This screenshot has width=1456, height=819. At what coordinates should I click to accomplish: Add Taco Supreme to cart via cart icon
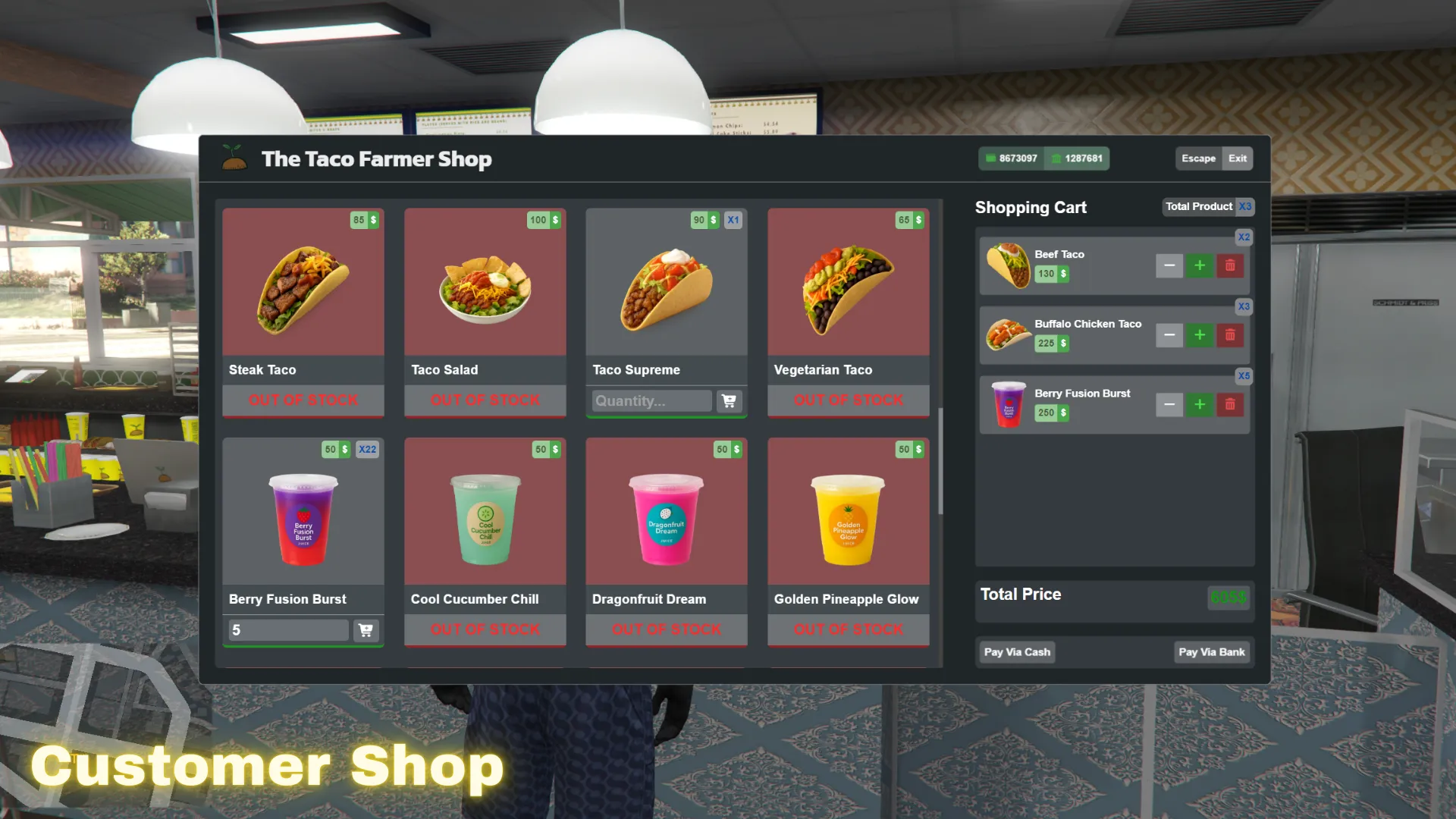tap(728, 400)
